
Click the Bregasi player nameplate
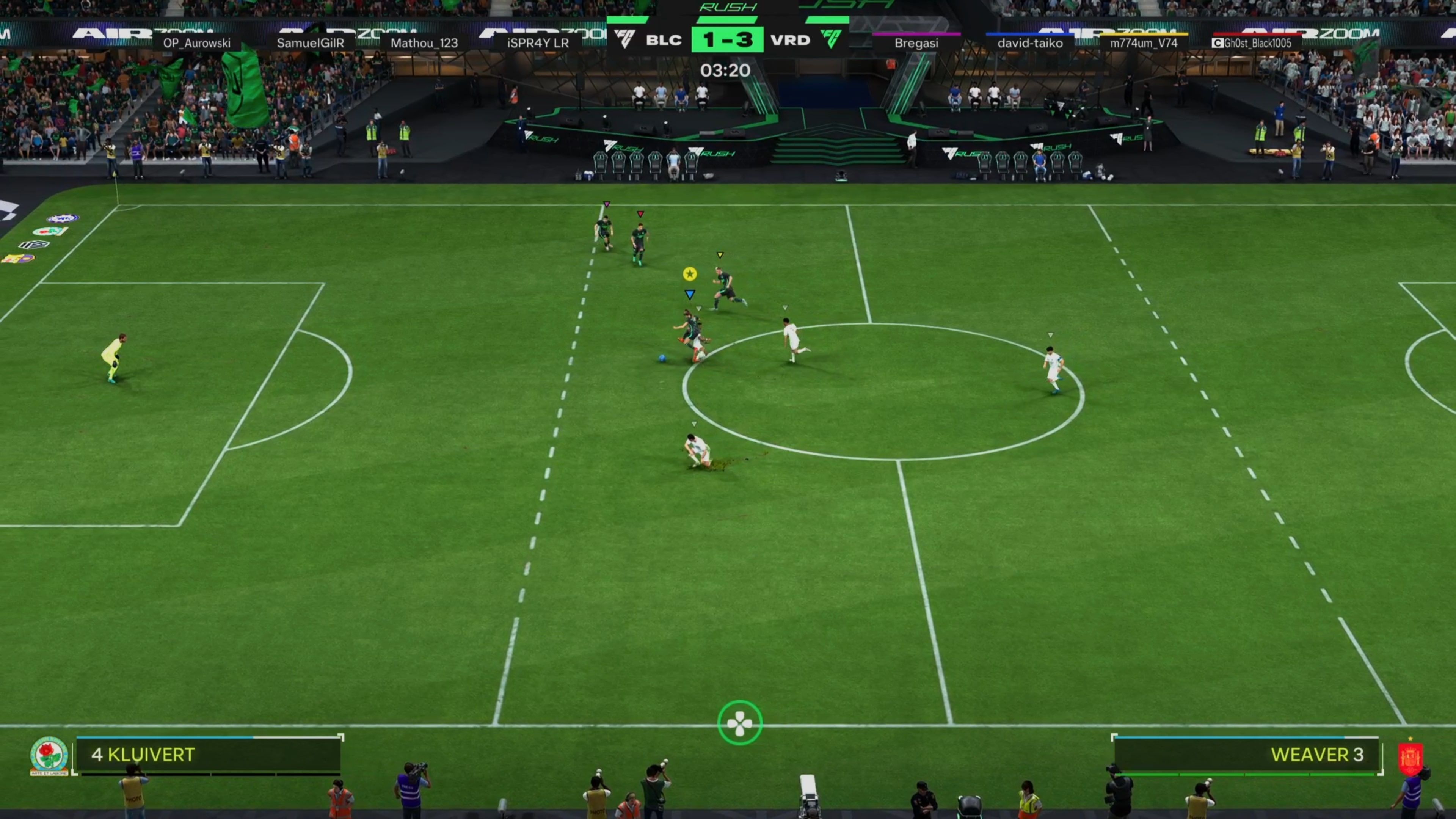pyautogui.click(x=917, y=42)
